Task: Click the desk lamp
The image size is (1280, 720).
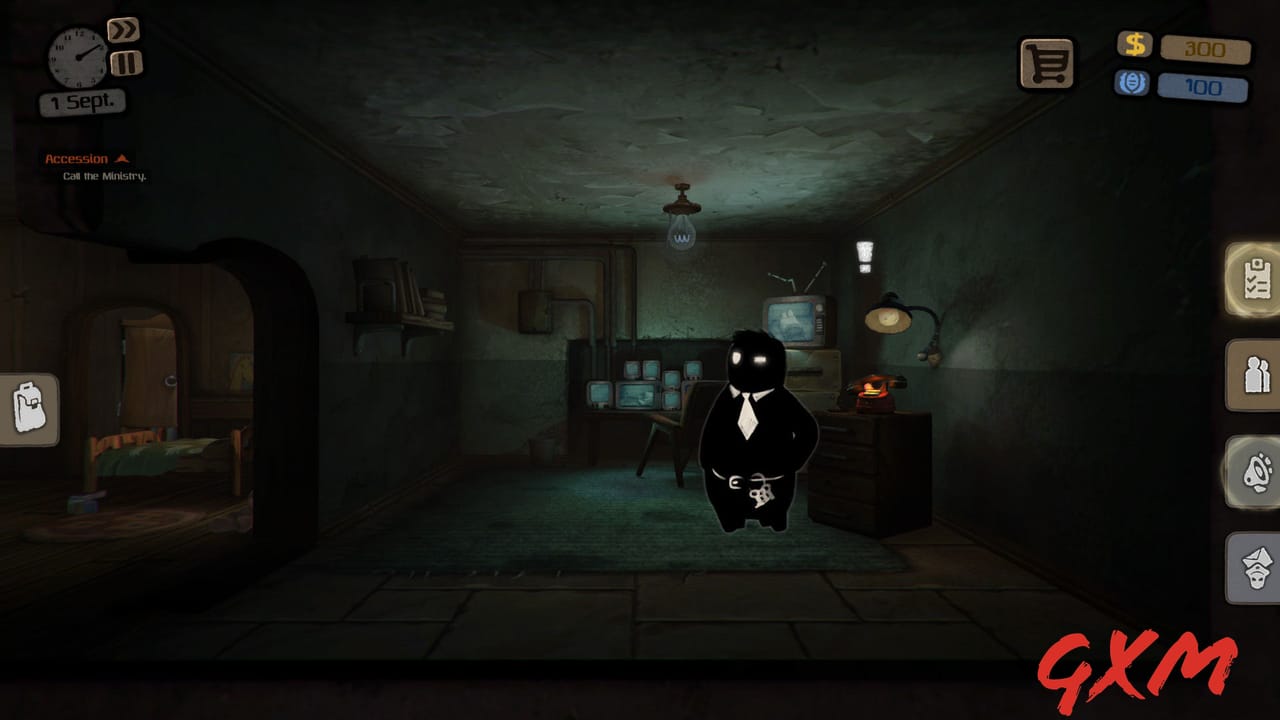Action: coord(888,319)
